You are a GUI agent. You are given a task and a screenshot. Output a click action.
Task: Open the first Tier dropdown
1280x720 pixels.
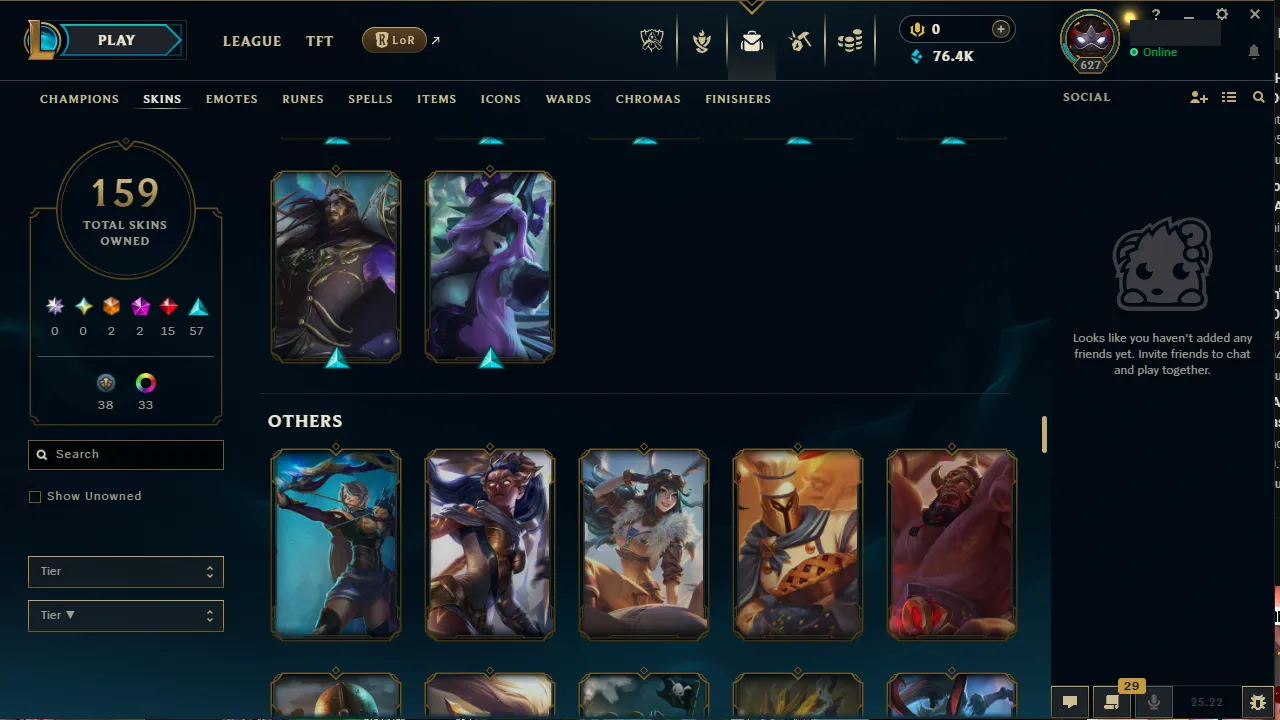tap(125, 571)
